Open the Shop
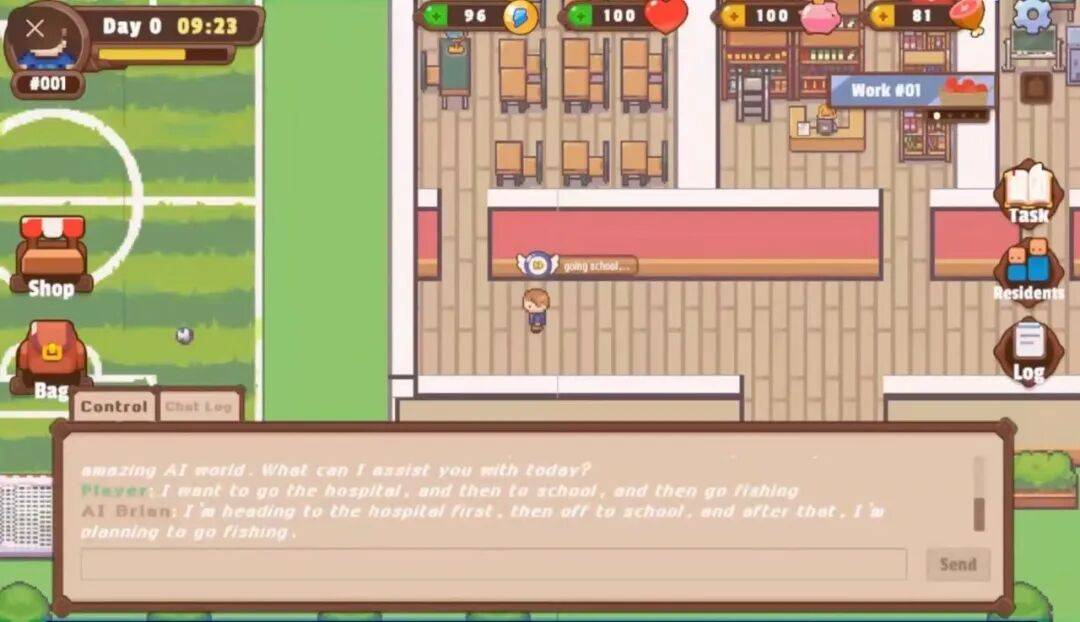This screenshot has width=1080, height=622. click(52, 257)
